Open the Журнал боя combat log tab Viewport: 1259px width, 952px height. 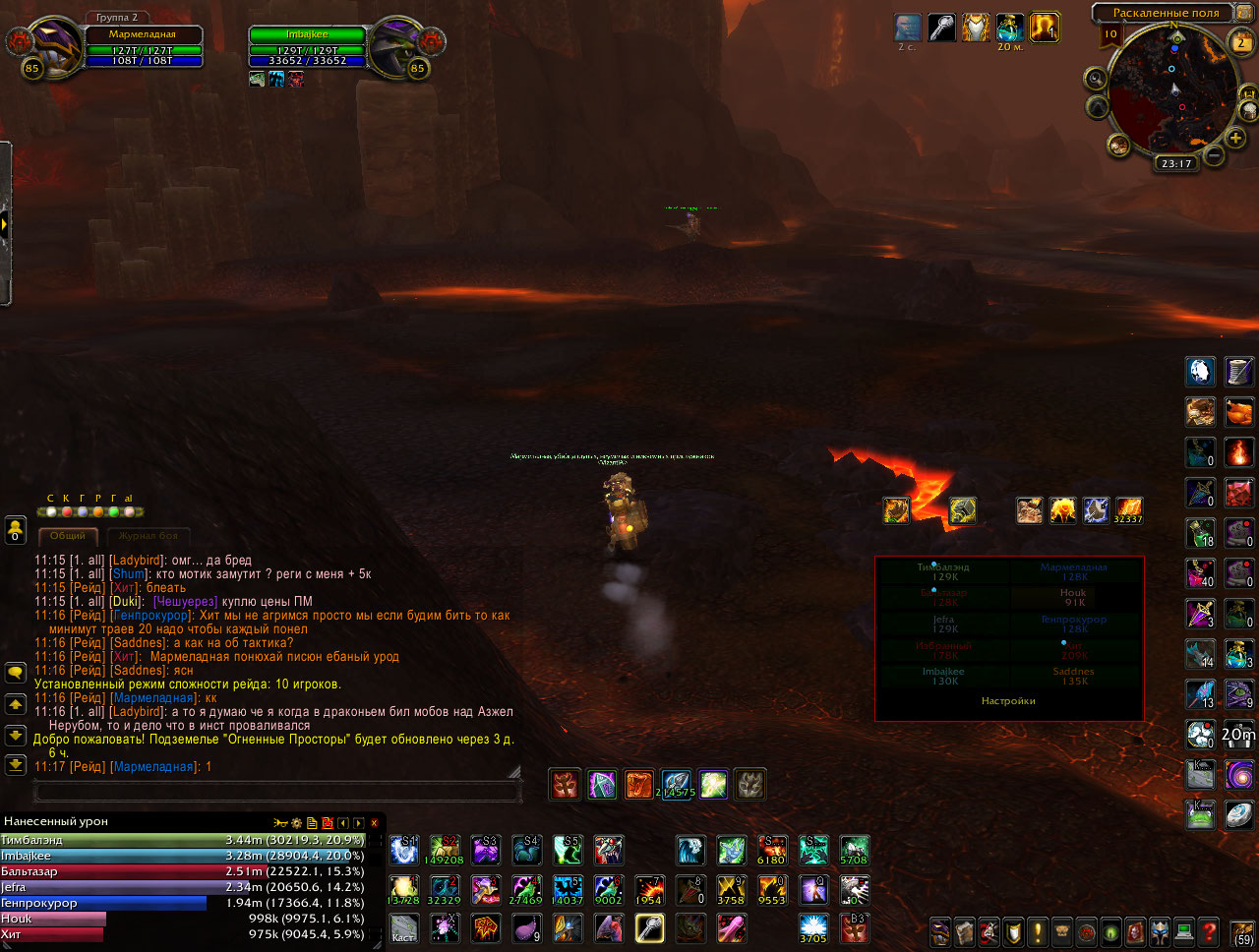tap(148, 536)
